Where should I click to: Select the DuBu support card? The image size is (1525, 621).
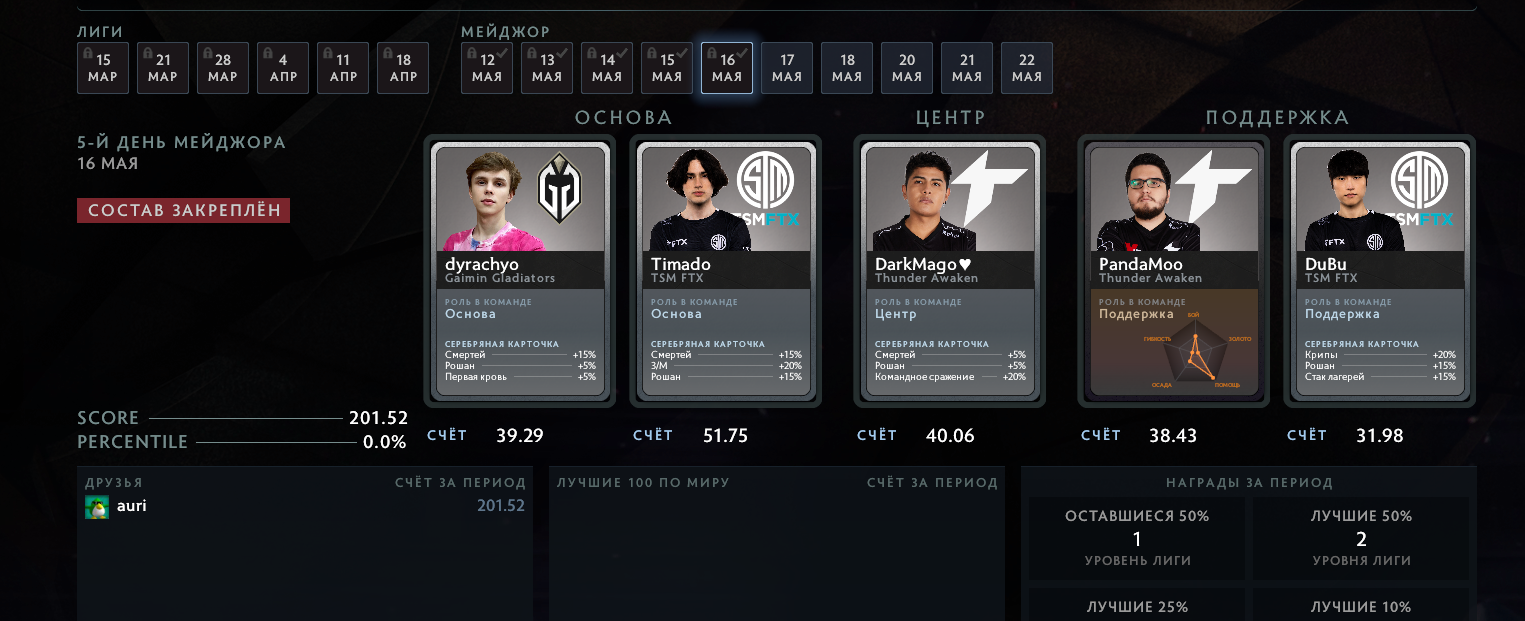coord(1379,271)
